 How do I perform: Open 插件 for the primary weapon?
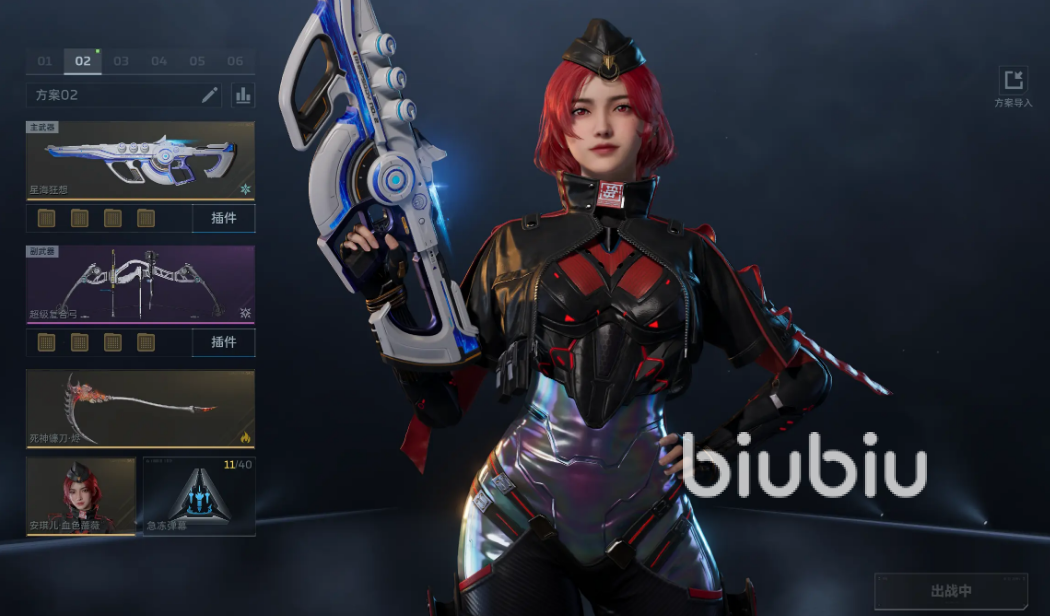(x=223, y=218)
